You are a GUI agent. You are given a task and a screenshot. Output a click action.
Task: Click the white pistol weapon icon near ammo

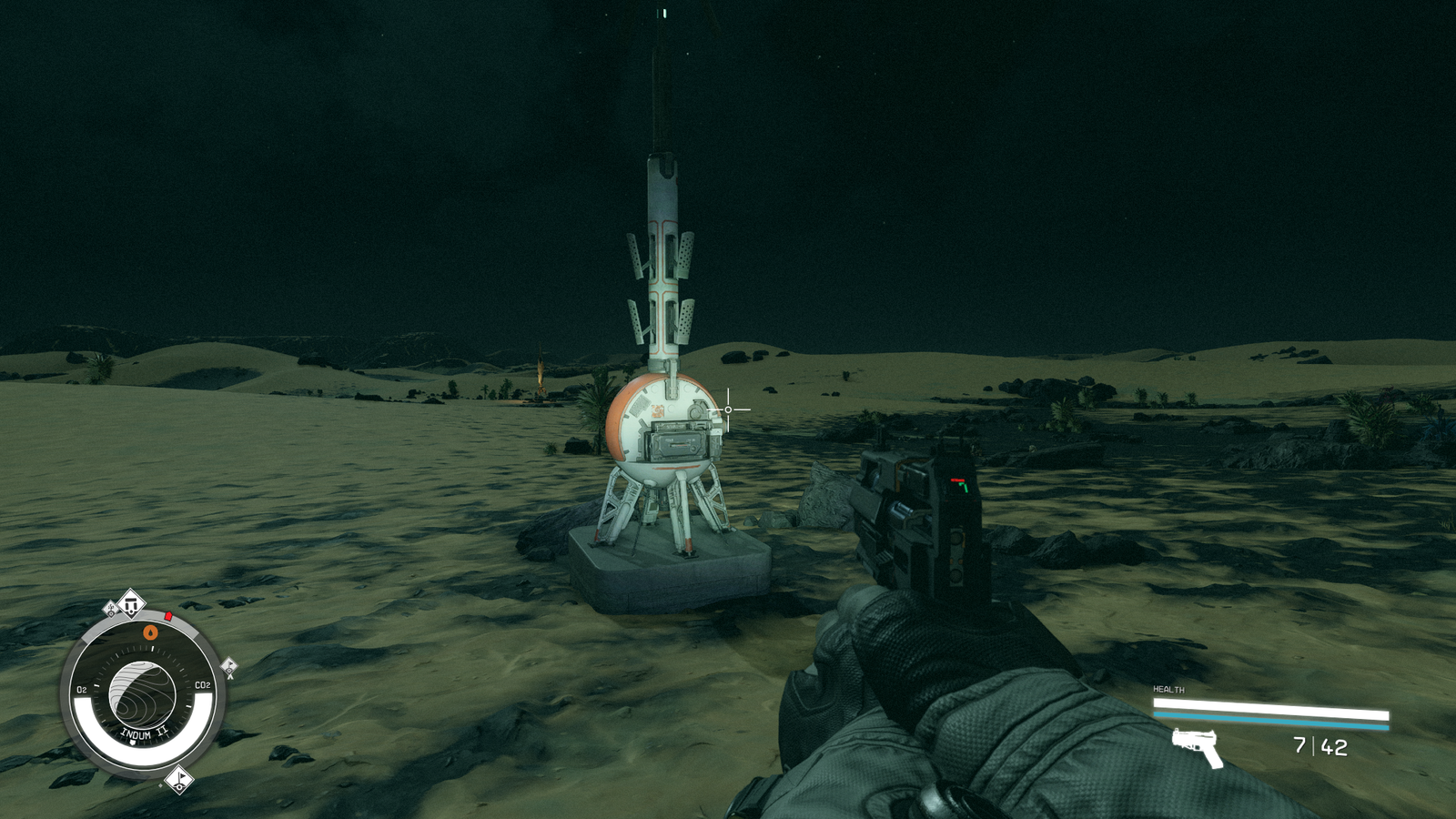click(1195, 745)
